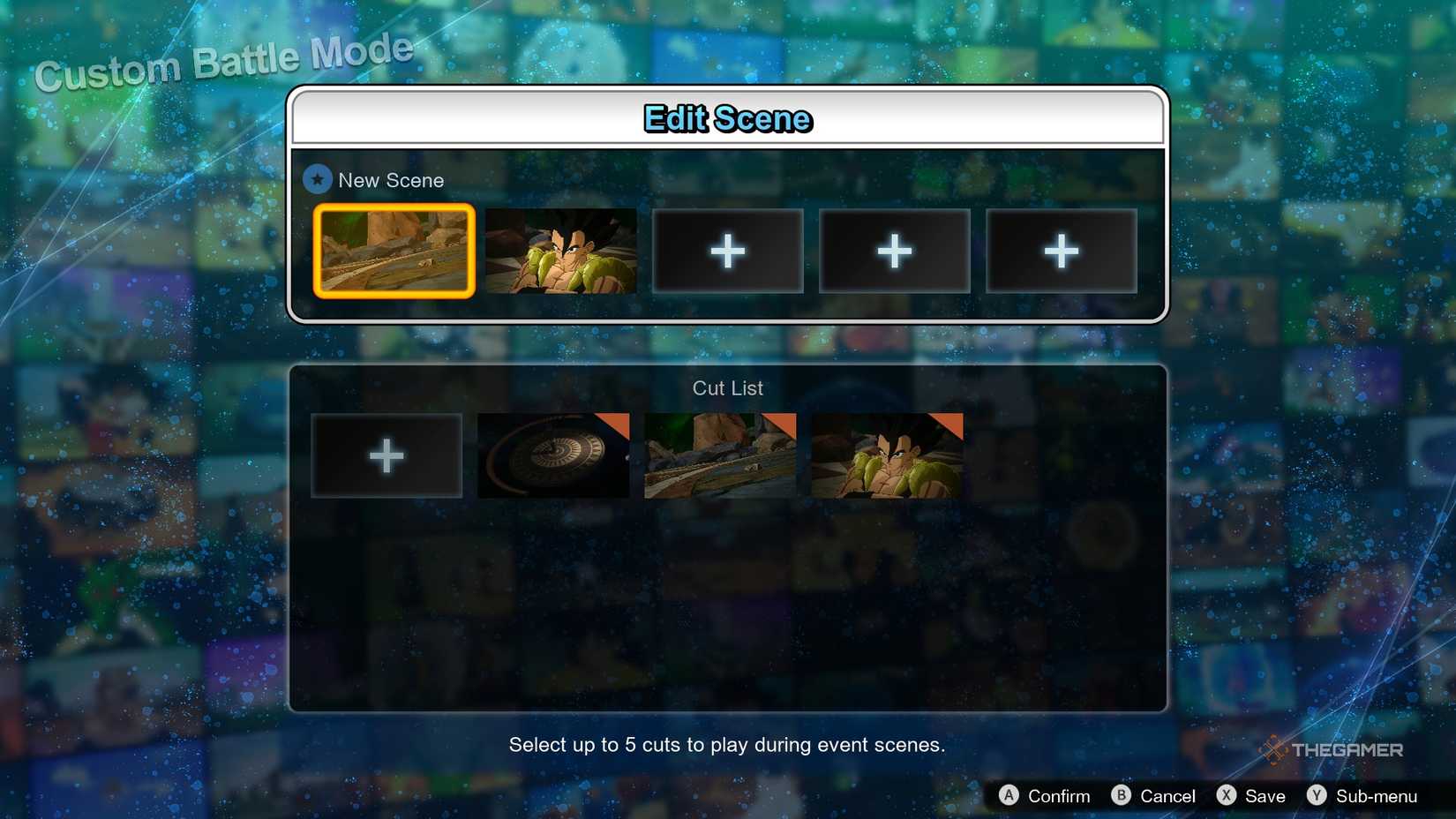1456x819 pixels.
Task: Select the Gogeta thumbnail in the scene strip
Action: 561,251
